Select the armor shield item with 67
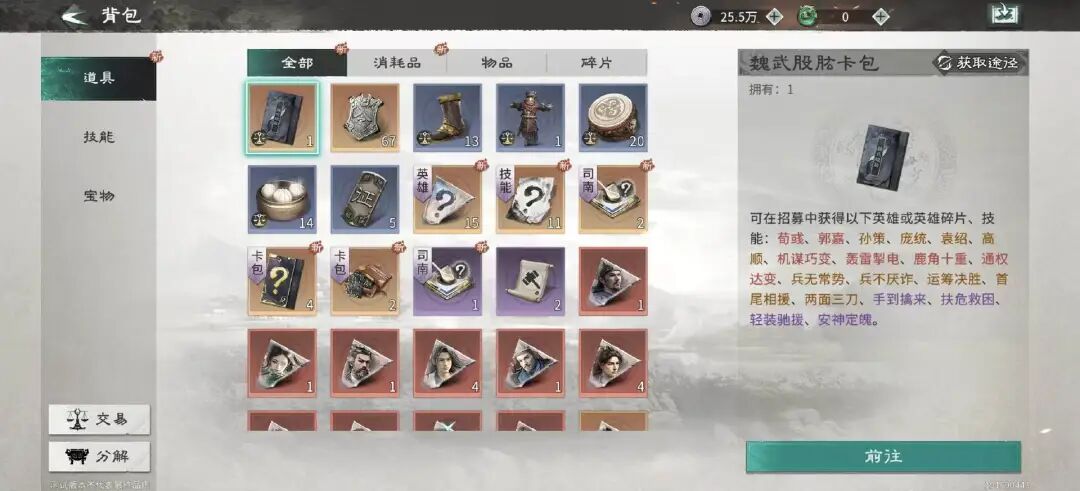The width and height of the screenshot is (1080, 491). 365,117
